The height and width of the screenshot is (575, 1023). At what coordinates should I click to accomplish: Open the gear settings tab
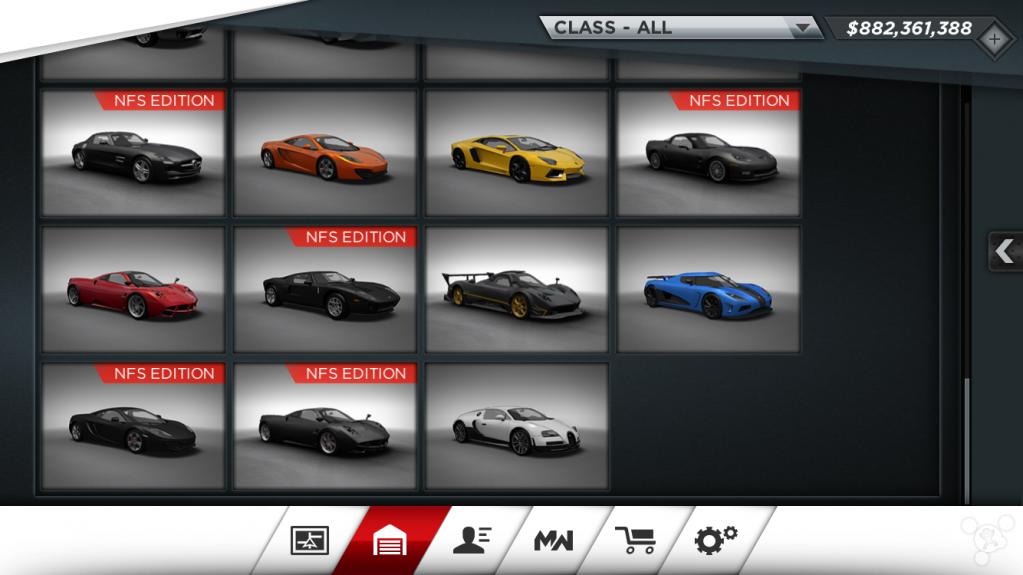pos(715,540)
